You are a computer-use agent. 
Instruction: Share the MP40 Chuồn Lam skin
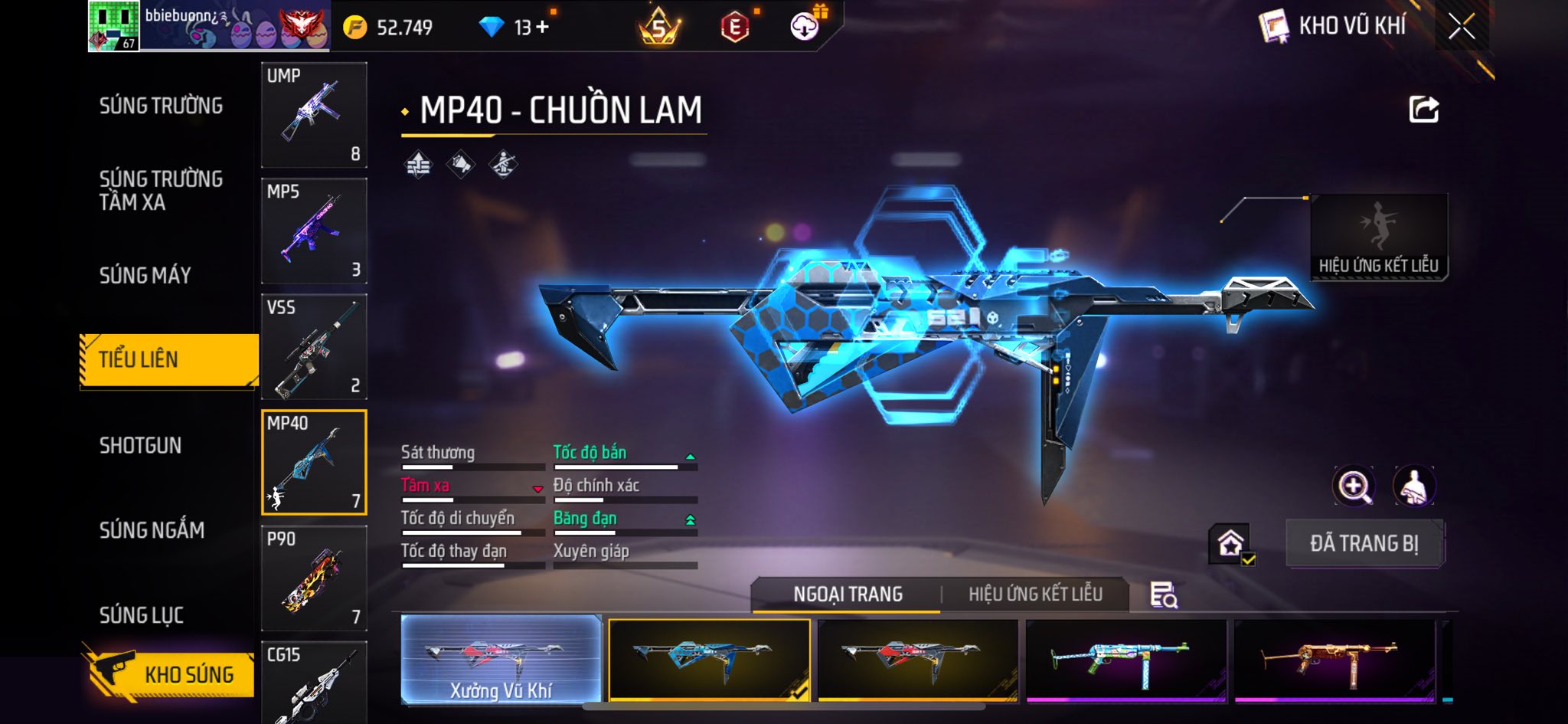[1424, 110]
